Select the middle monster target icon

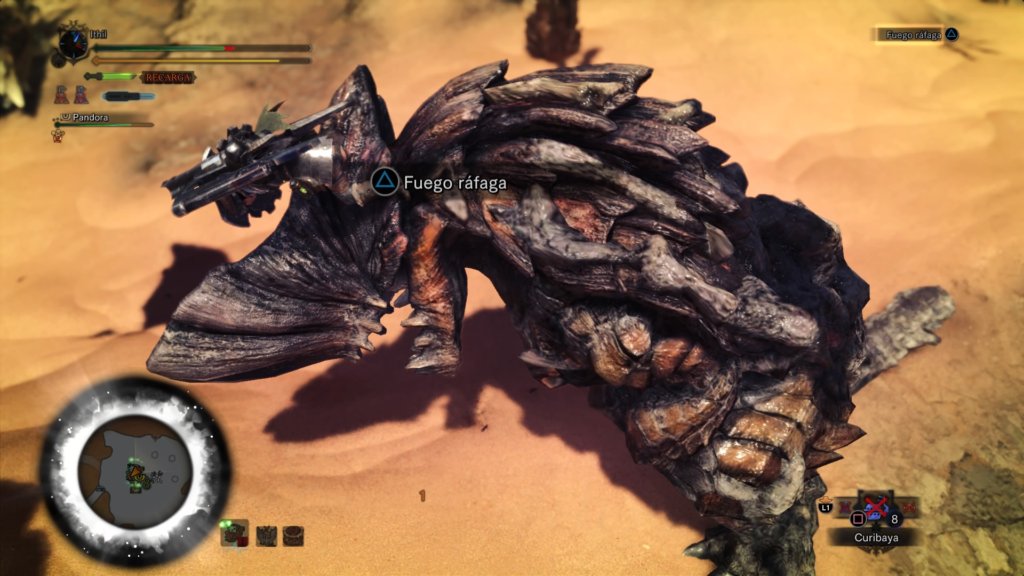(266, 536)
